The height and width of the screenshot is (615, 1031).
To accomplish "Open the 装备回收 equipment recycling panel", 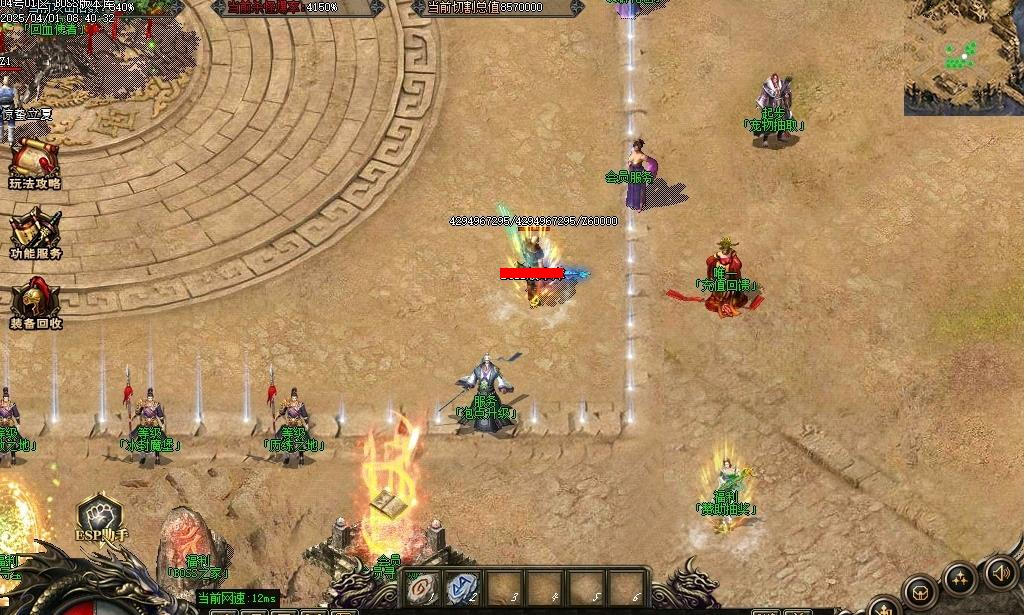I will (35, 302).
